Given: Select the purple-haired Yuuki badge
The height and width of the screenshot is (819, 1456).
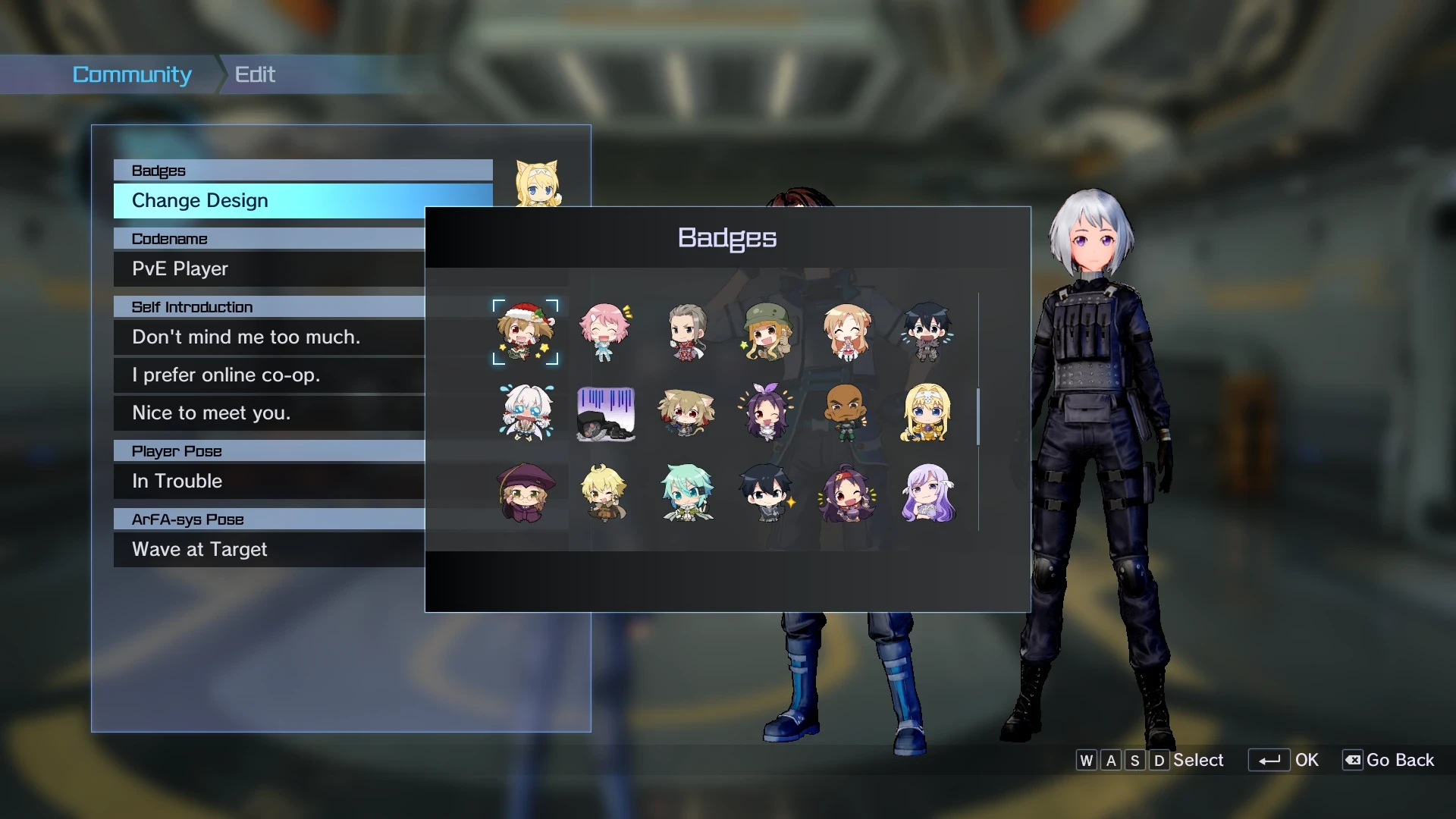Looking at the screenshot, I should pyautogui.click(x=767, y=413).
